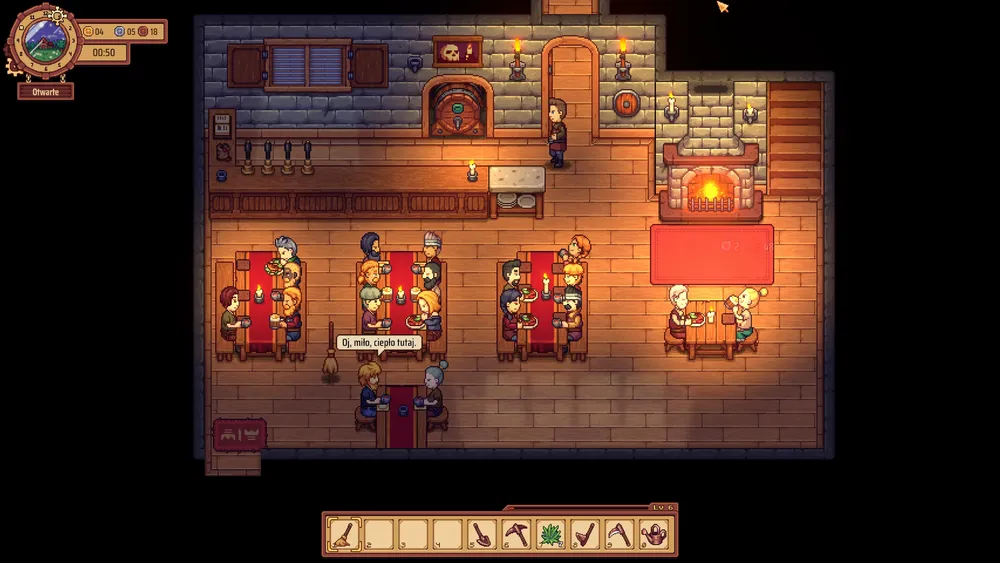Equip the pickaxe from the hotbar
This screenshot has height=563, width=1000.
(517, 535)
